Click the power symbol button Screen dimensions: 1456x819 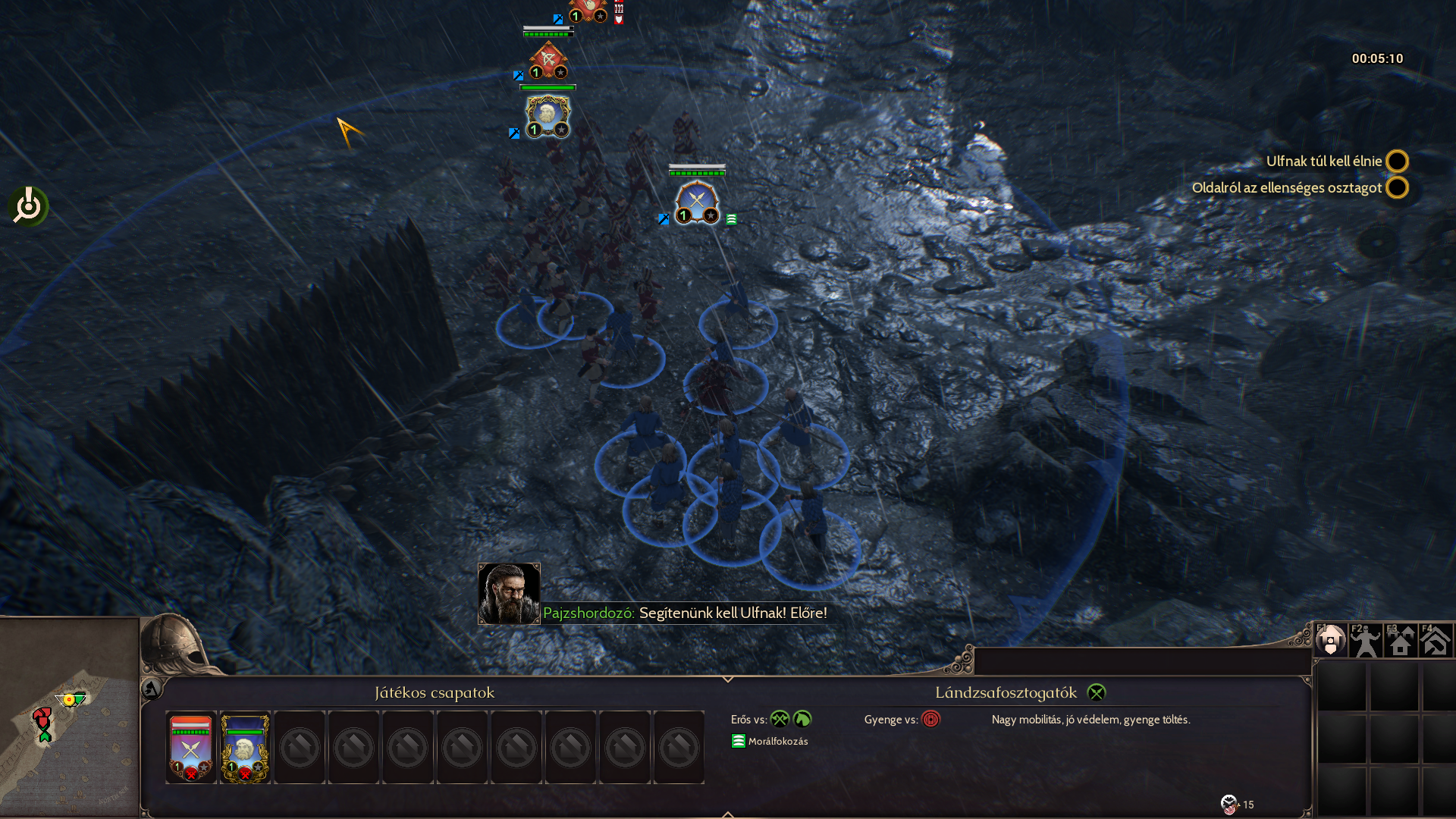pyautogui.click(x=29, y=206)
